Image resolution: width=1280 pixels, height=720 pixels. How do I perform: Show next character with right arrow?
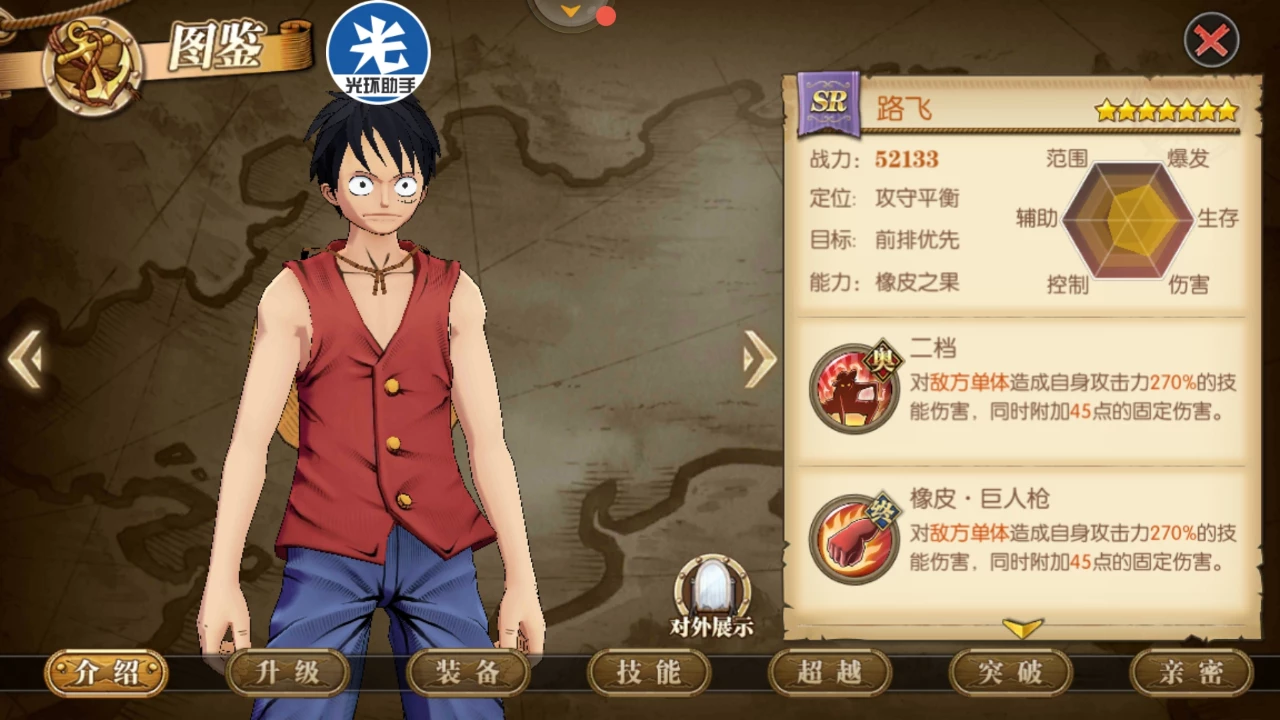pyautogui.click(x=759, y=359)
